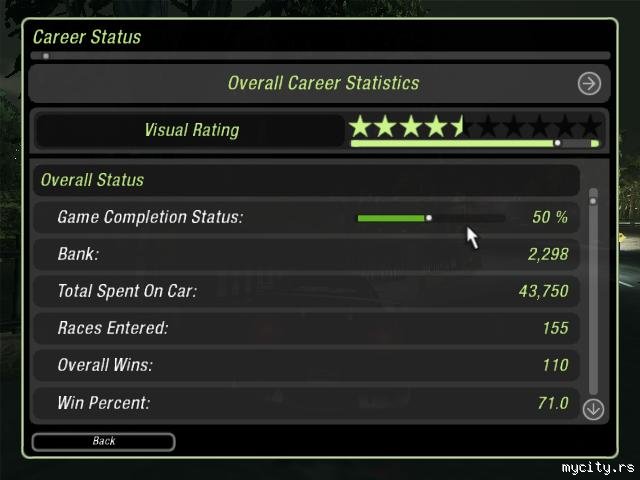This screenshot has height=480, width=640.
Task: Click the stats list scrollbar handle
Action: [x=593, y=201]
